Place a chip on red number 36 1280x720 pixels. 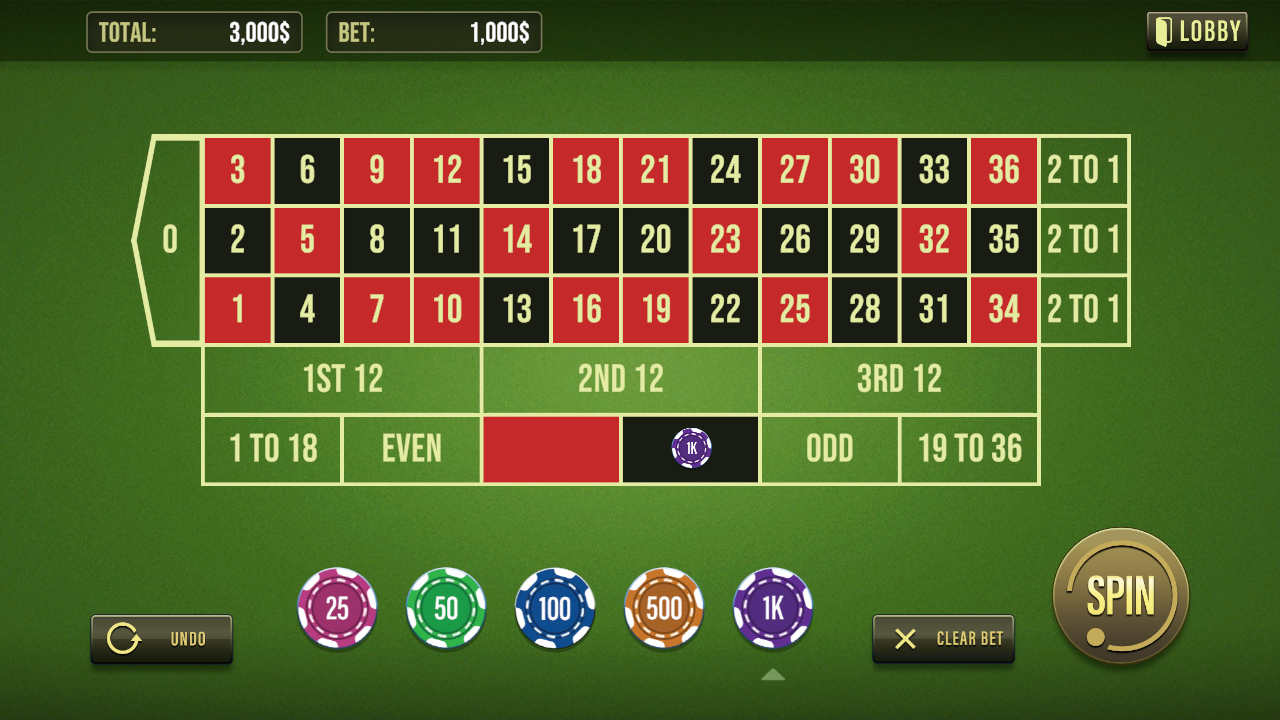click(1004, 171)
